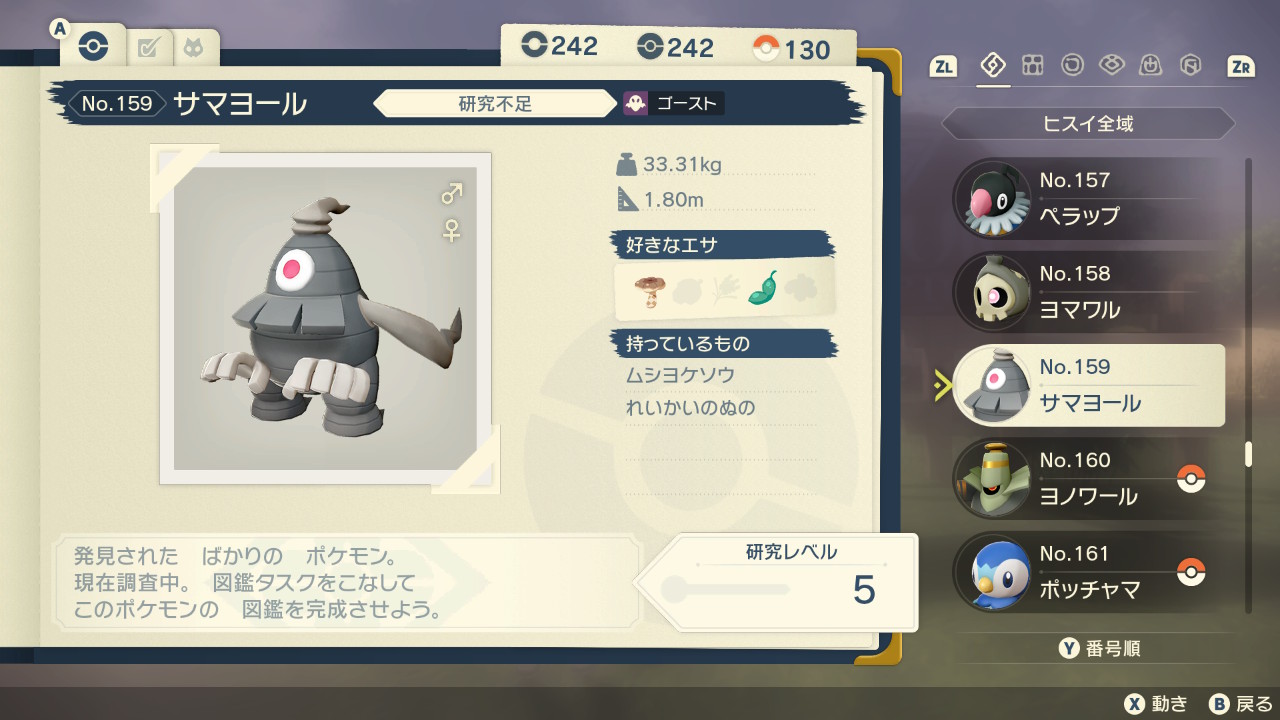Image resolution: width=1280 pixels, height=720 pixels.
Task: Switch to the mountain-shaped region icon
Action: 1151,66
